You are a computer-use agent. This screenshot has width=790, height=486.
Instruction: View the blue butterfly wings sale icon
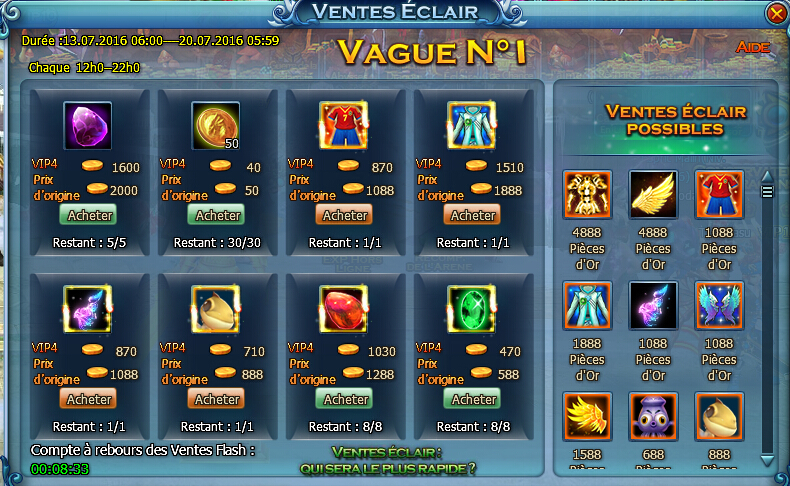(x=719, y=306)
